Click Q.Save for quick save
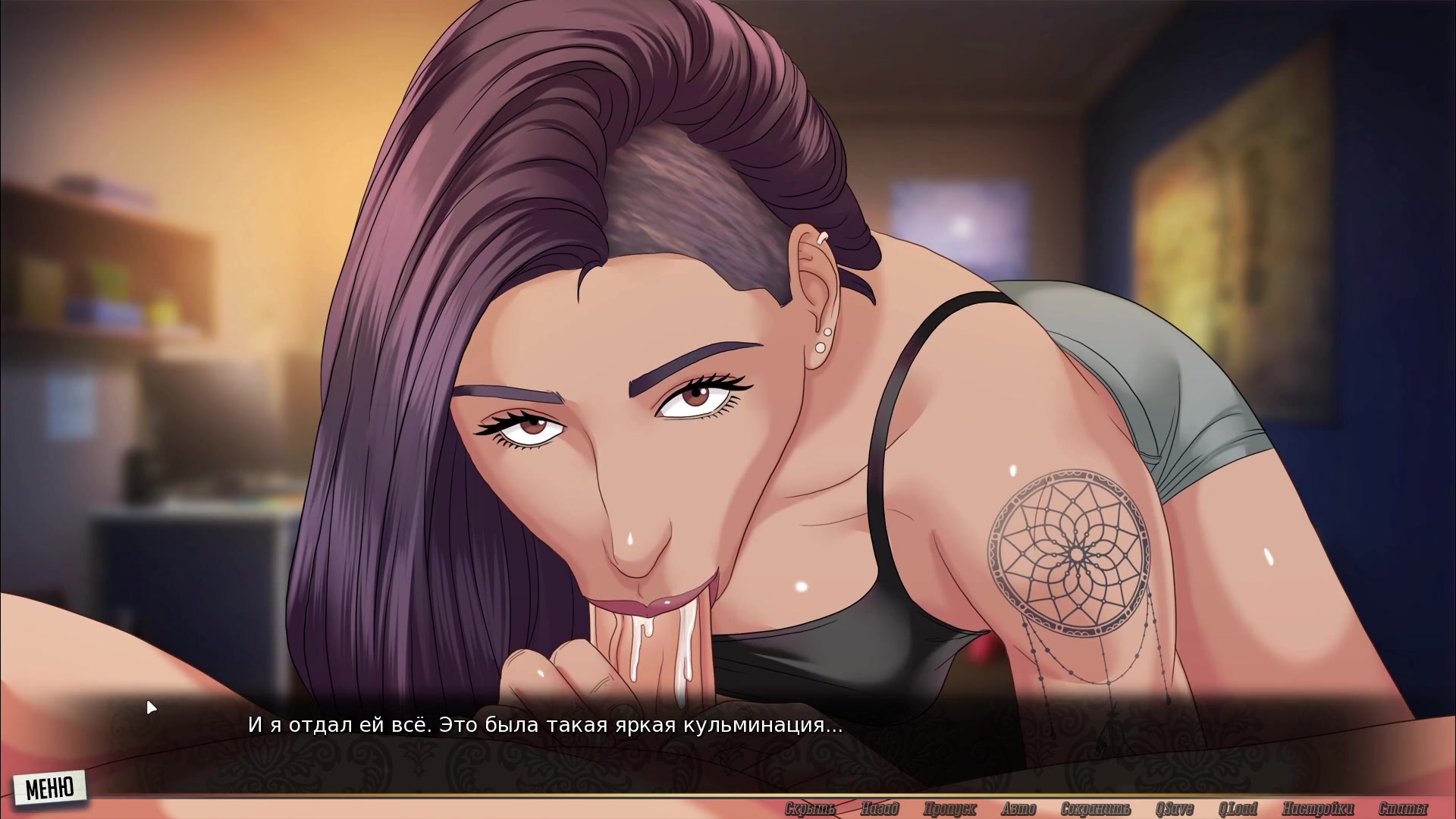The height and width of the screenshot is (819, 1456). point(1174,809)
